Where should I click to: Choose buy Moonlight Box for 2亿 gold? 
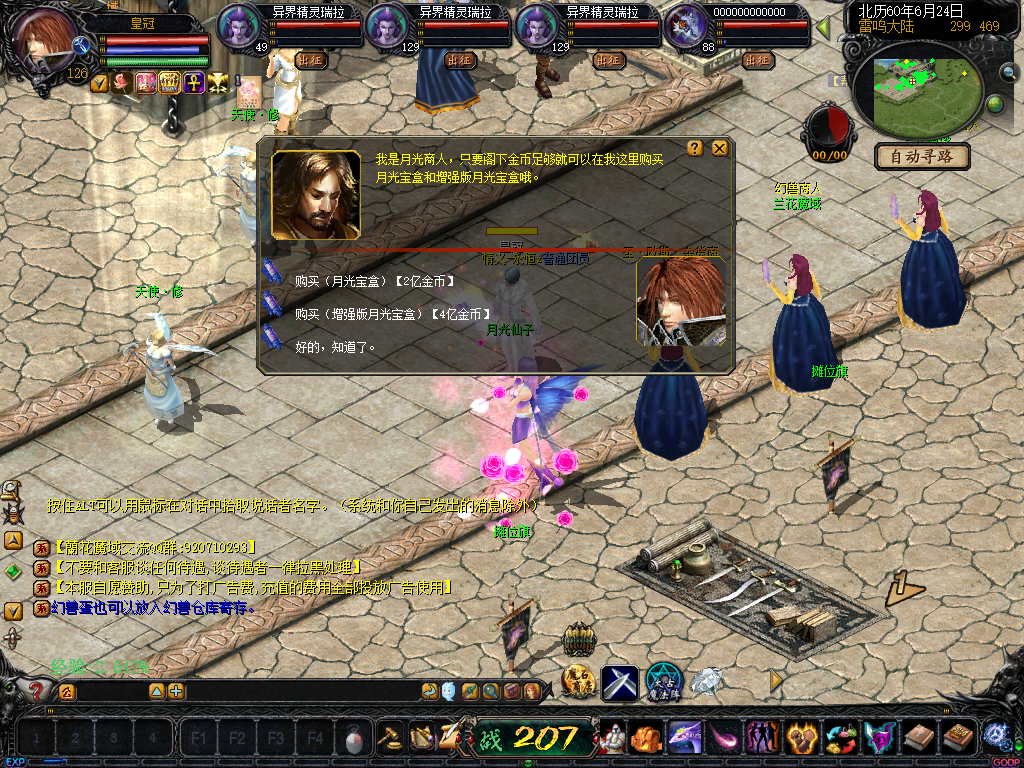[375, 281]
